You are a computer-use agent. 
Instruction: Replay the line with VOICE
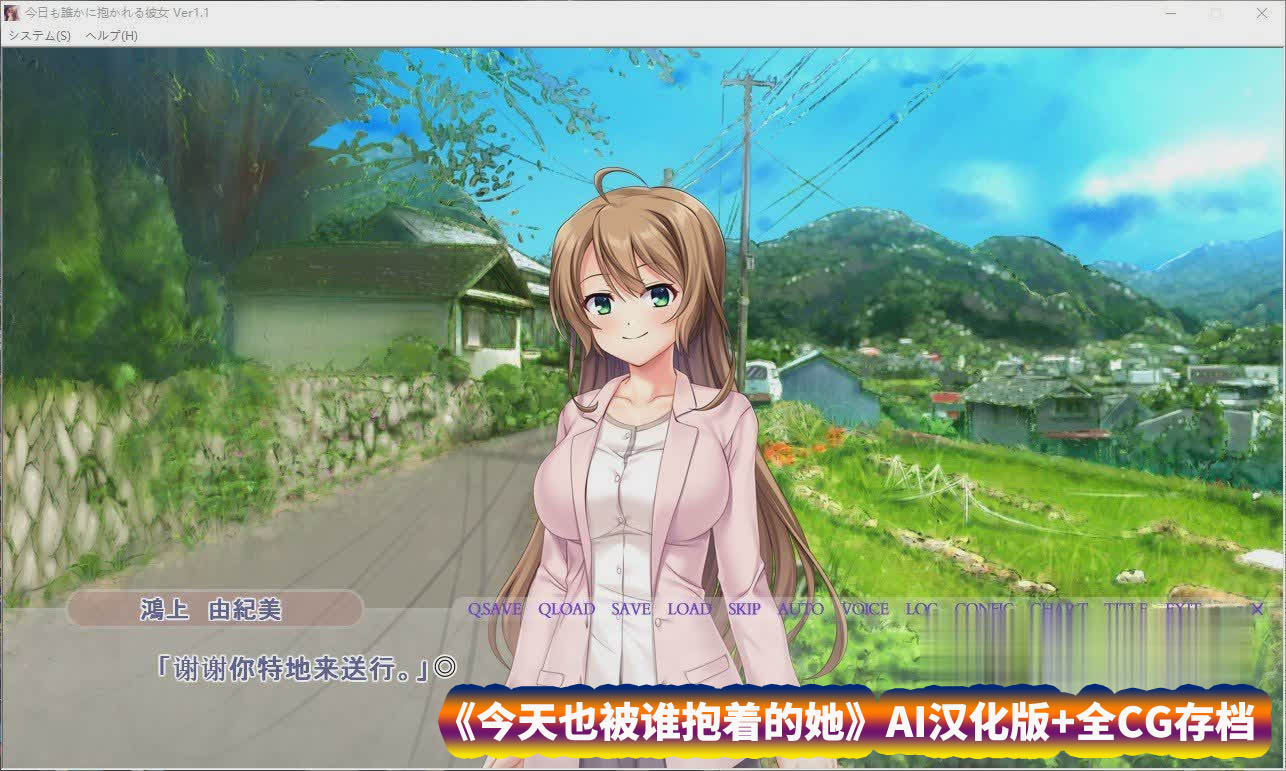tap(865, 609)
